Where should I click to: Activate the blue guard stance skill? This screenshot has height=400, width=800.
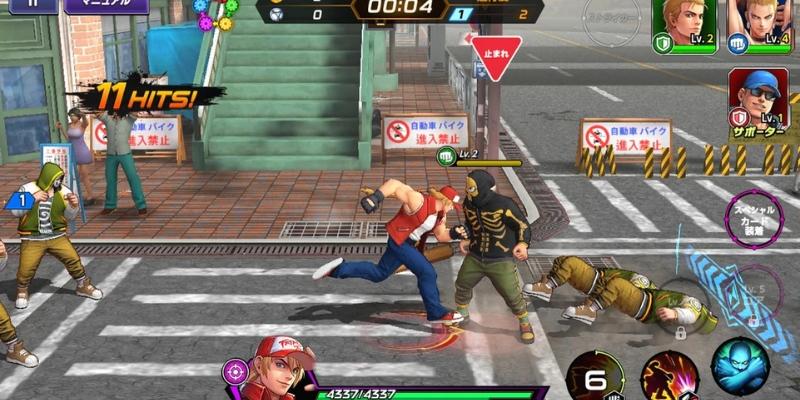click(740, 366)
